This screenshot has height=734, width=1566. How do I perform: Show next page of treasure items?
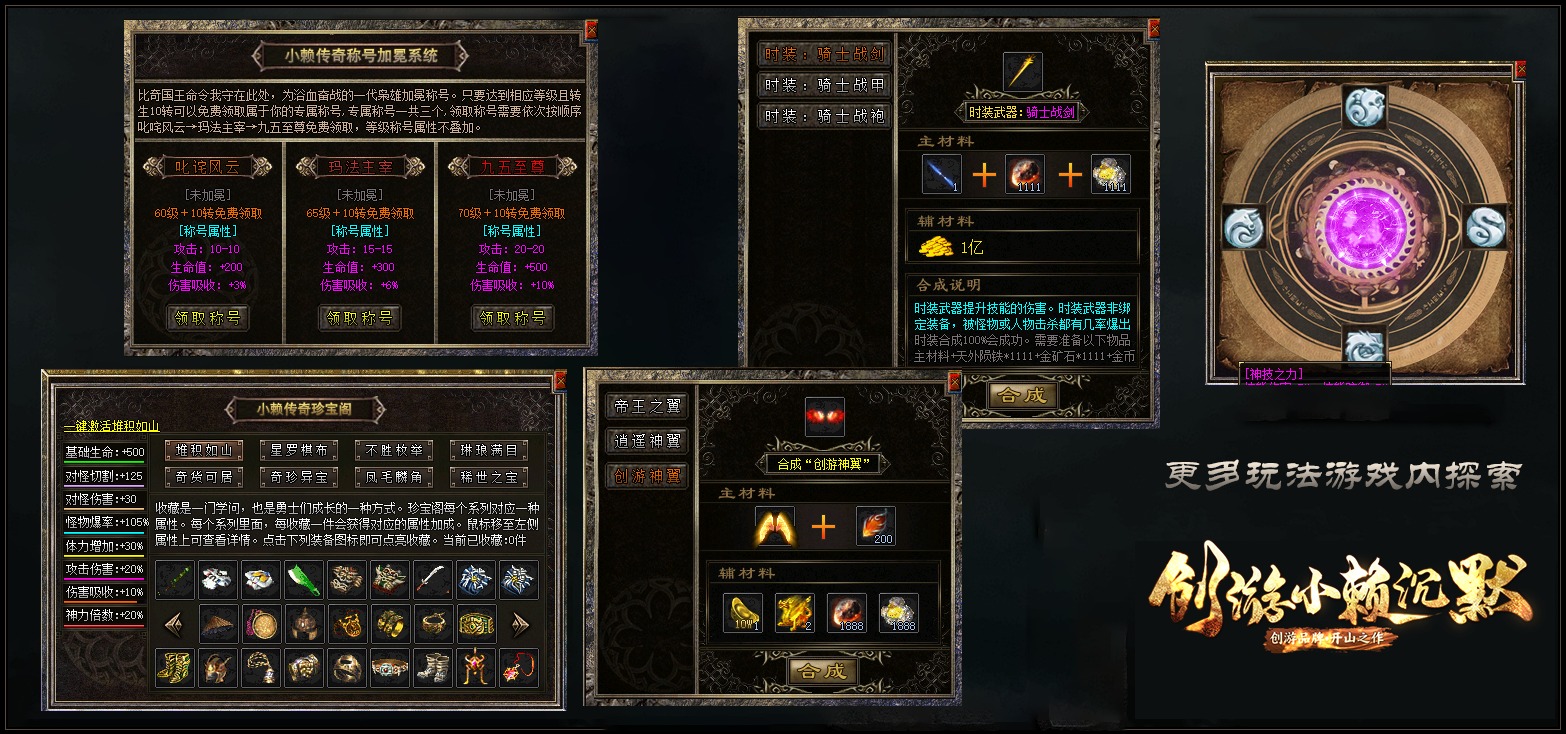coord(520,625)
